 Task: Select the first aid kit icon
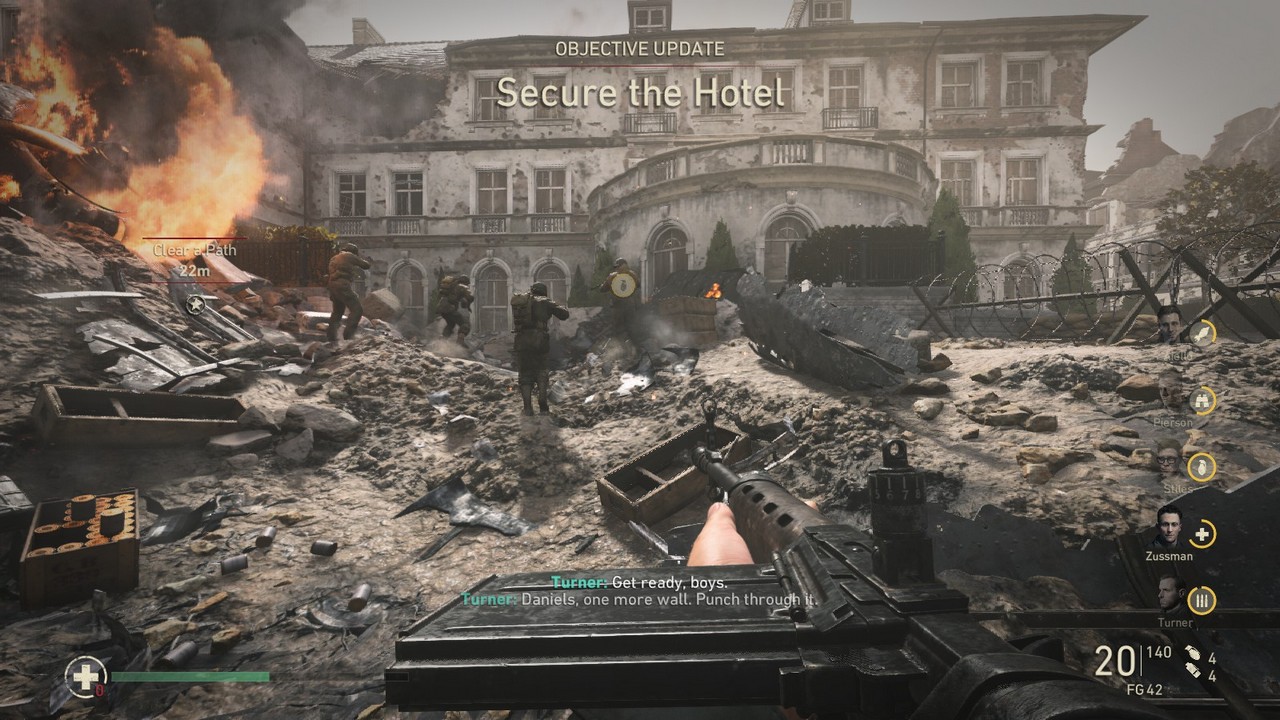pos(85,676)
